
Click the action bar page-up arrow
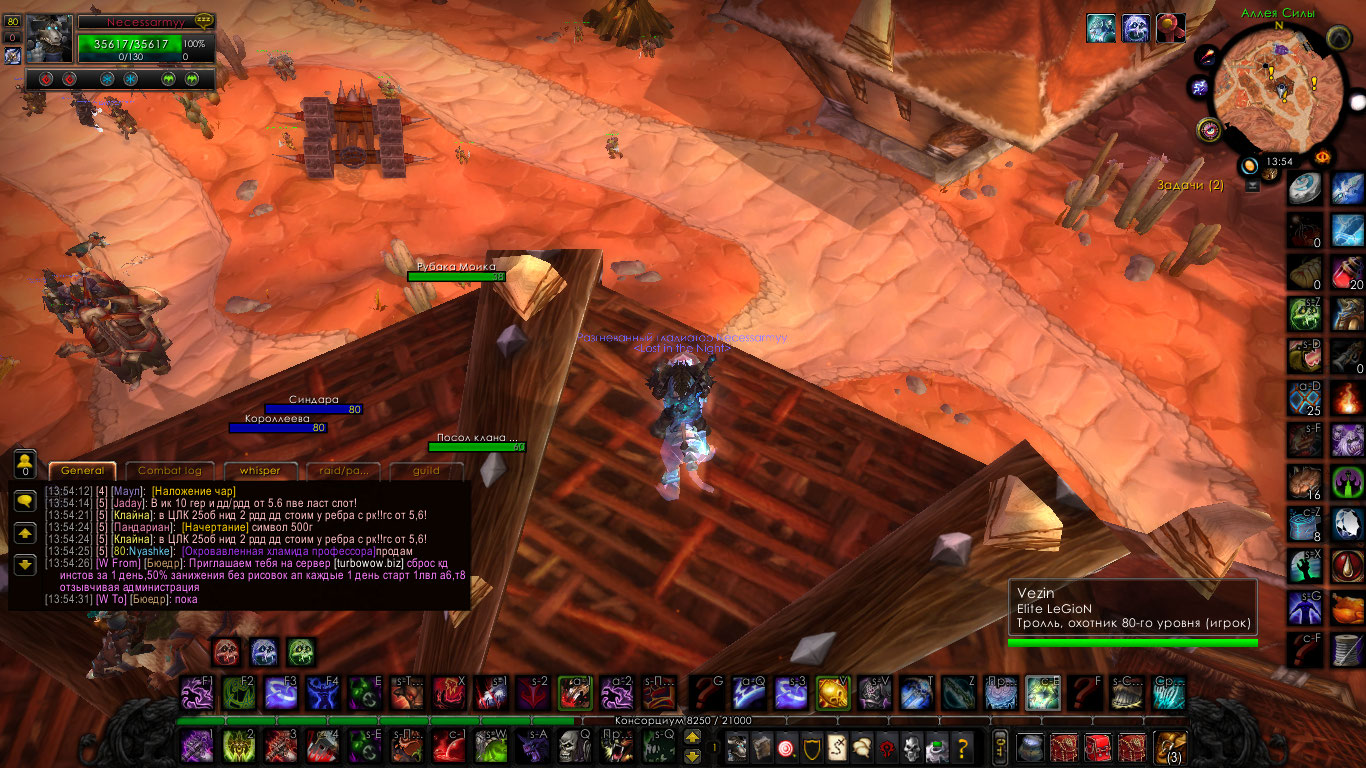point(692,737)
